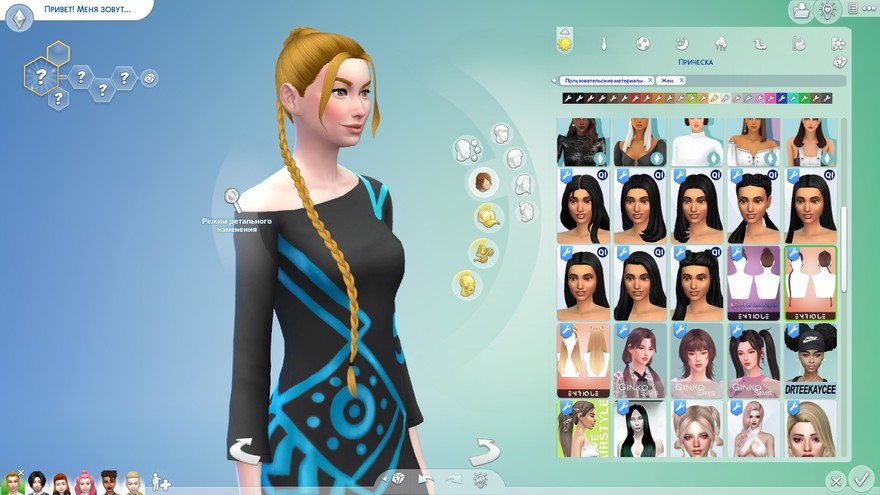Rotate the Sim with the left arrow
The image size is (880, 495).
point(244,451)
